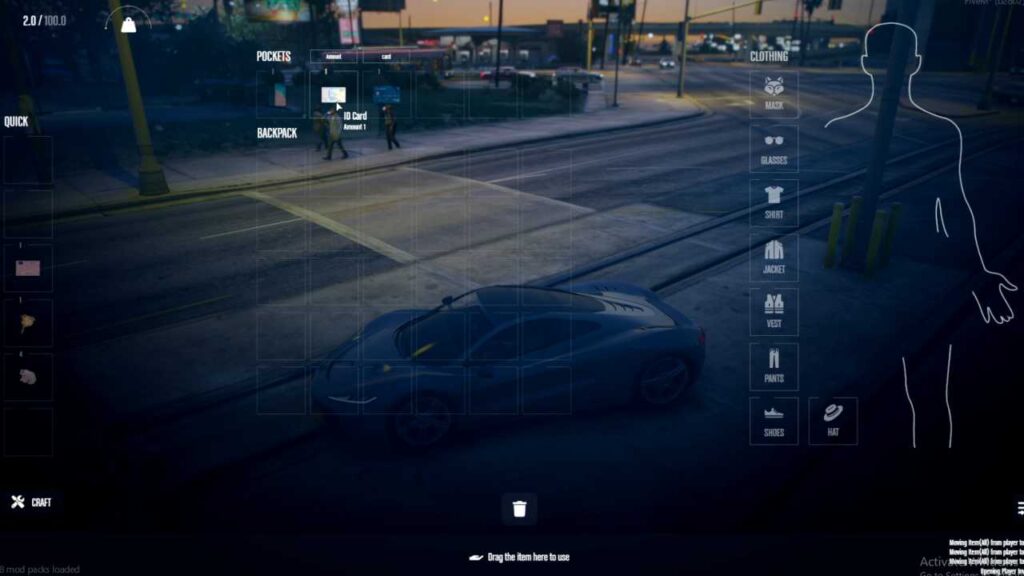Choose the Shirt clothing slot
Viewport: 1024px width, 576px height.
tap(774, 203)
